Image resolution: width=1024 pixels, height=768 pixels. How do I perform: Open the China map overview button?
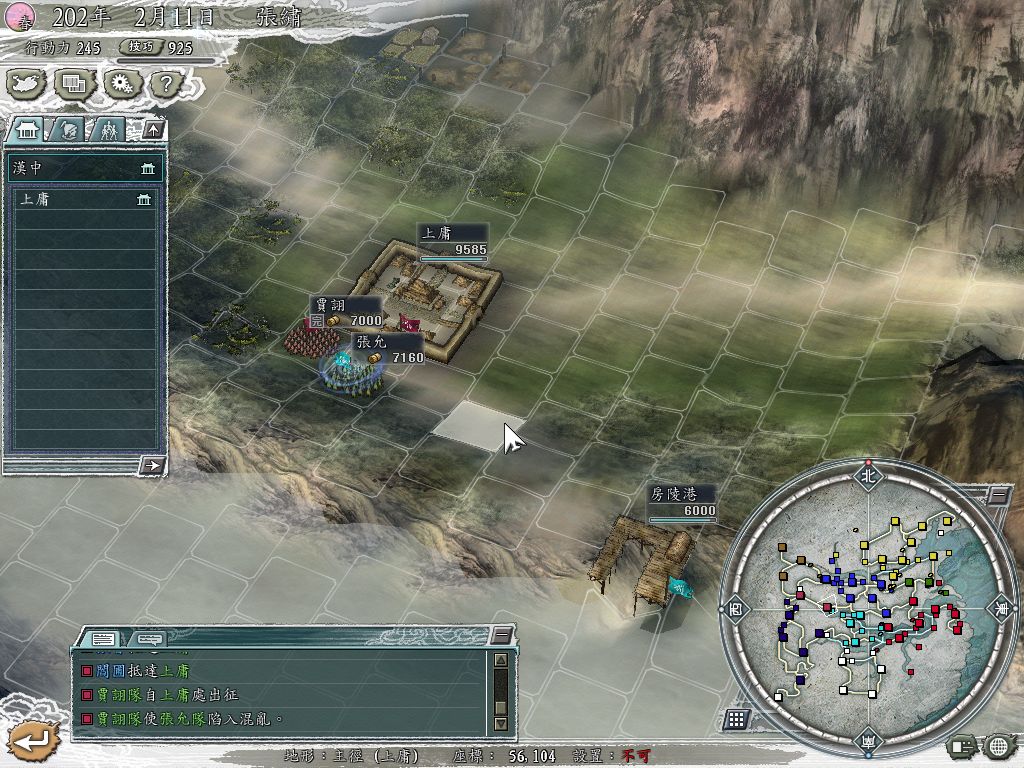tap(27, 83)
